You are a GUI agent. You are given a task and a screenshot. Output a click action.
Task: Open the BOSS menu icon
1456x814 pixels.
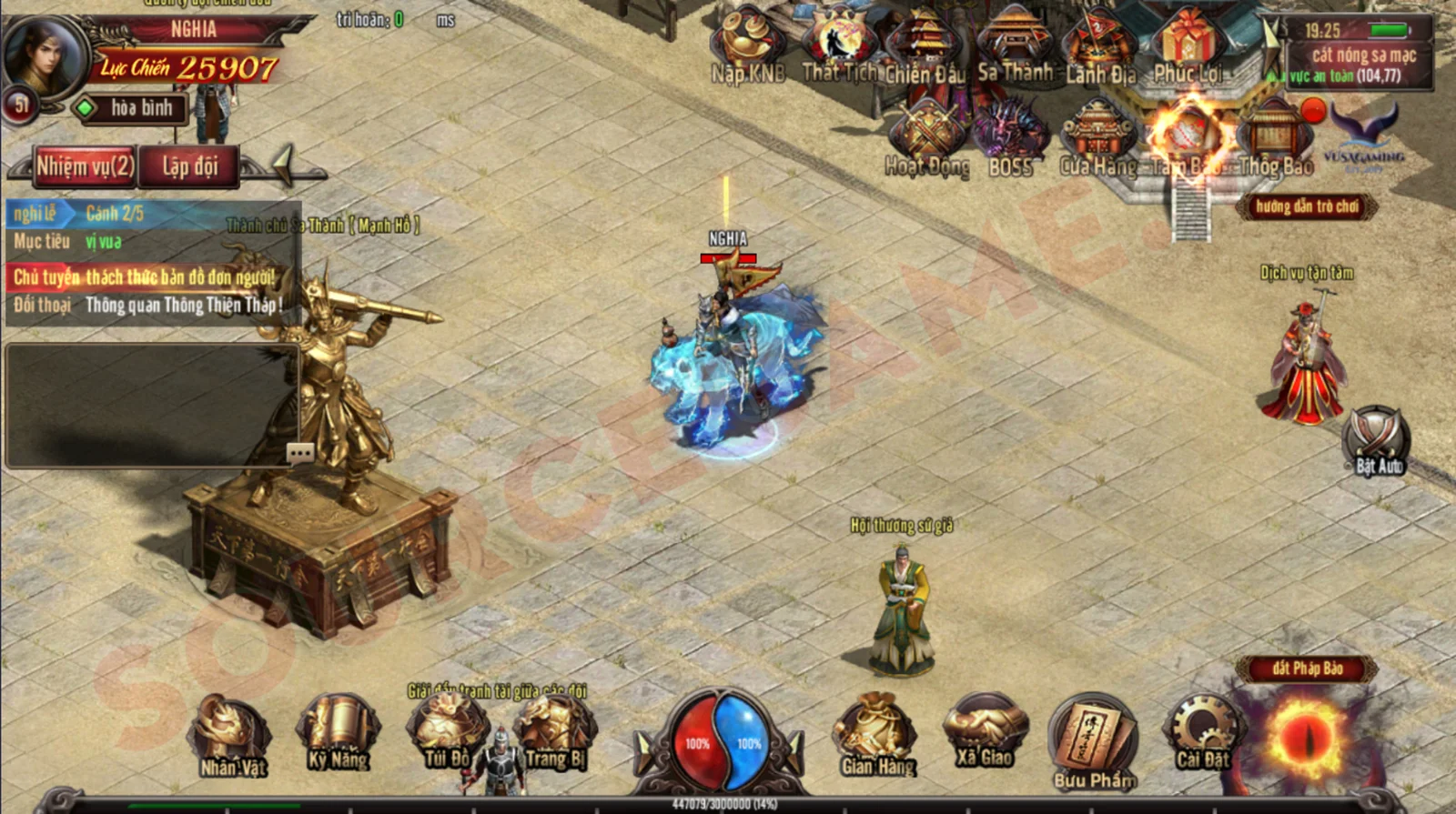[x=1011, y=138]
